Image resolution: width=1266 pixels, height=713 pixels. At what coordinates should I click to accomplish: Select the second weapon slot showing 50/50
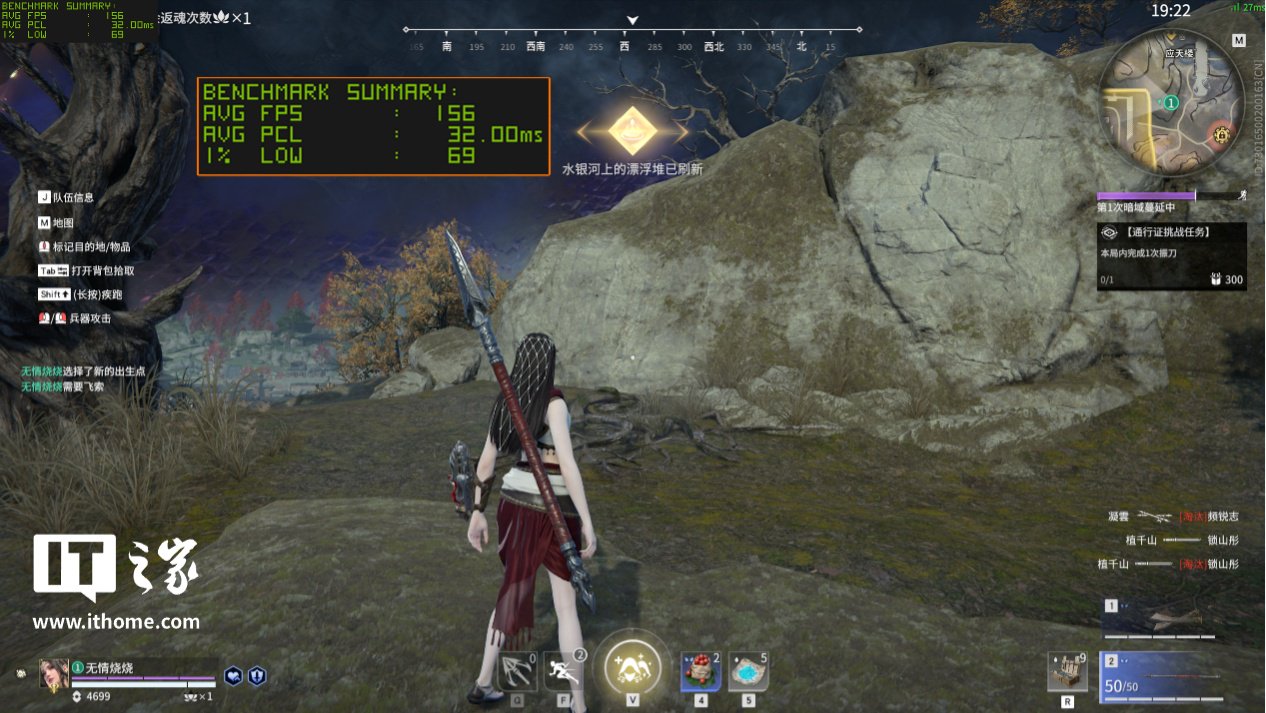pyautogui.click(x=1158, y=677)
